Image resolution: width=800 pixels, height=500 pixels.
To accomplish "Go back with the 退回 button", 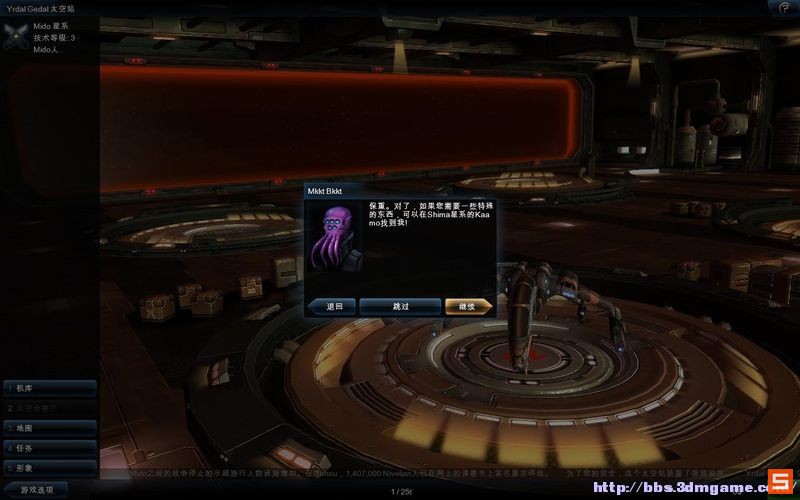I will tap(332, 306).
